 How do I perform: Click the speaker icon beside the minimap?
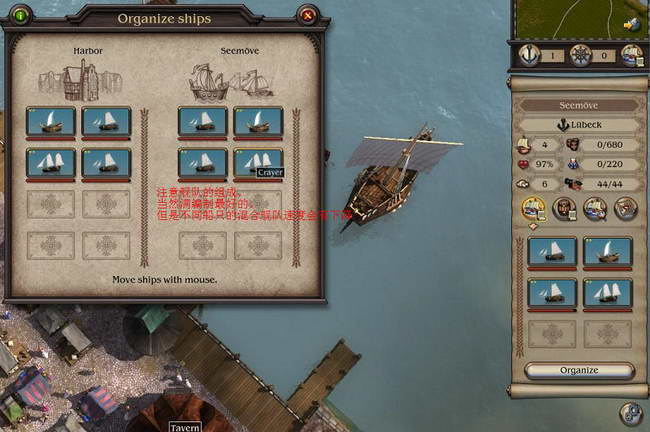pyautogui.click(x=631, y=25)
